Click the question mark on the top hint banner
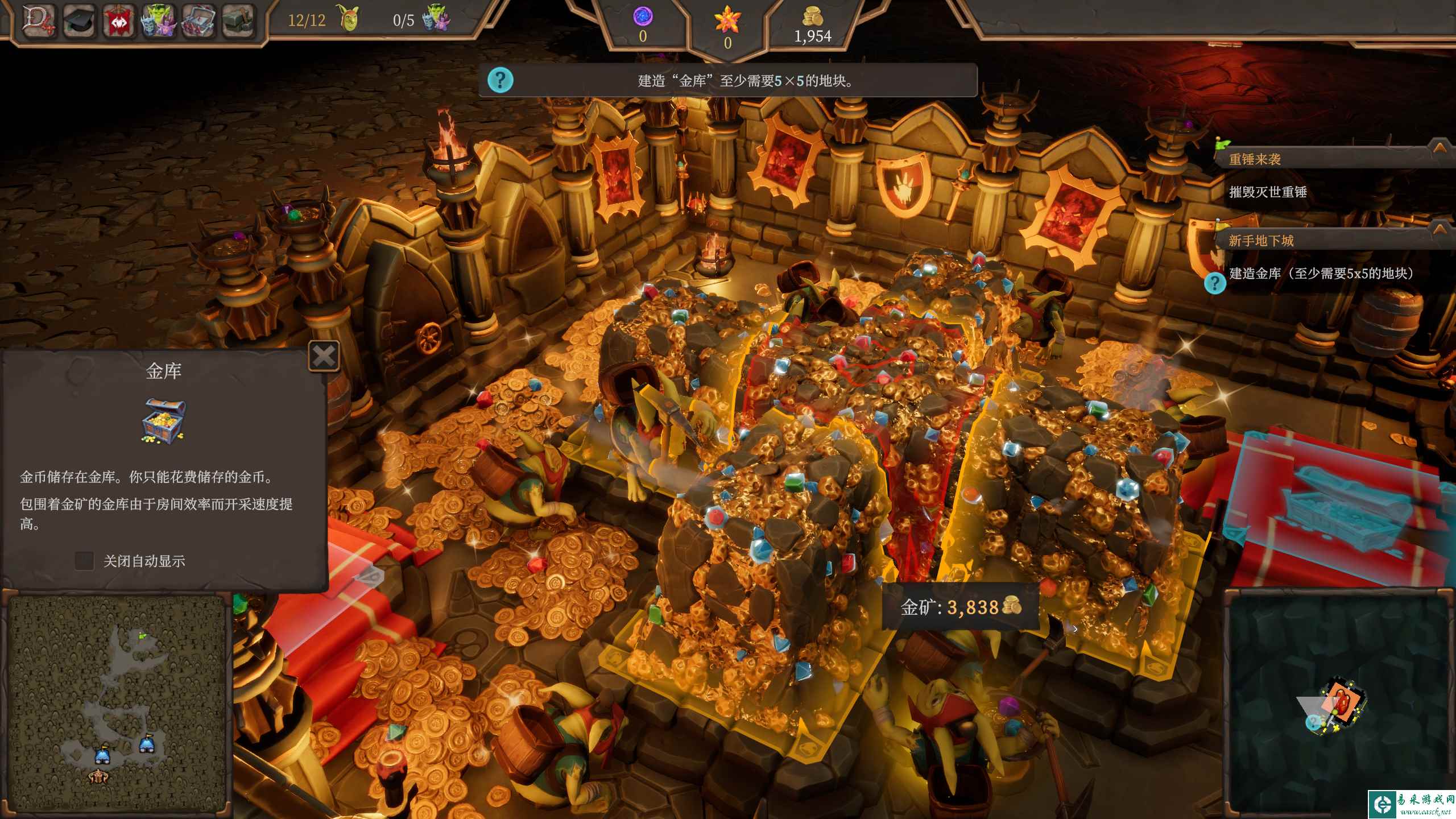The image size is (1456, 819). (x=500, y=80)
